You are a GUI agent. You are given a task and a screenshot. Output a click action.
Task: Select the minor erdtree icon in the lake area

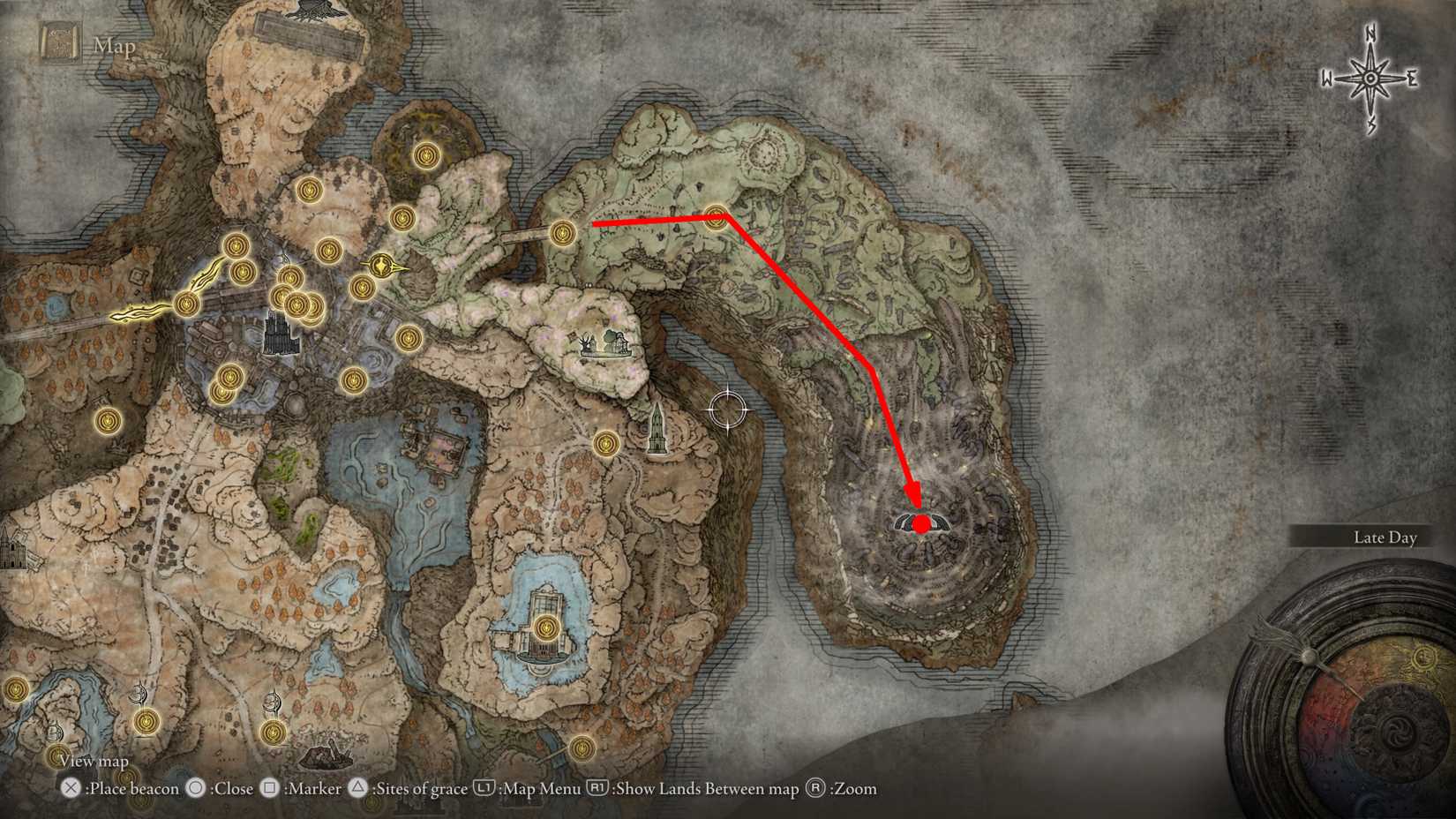[x=545, y=628]
